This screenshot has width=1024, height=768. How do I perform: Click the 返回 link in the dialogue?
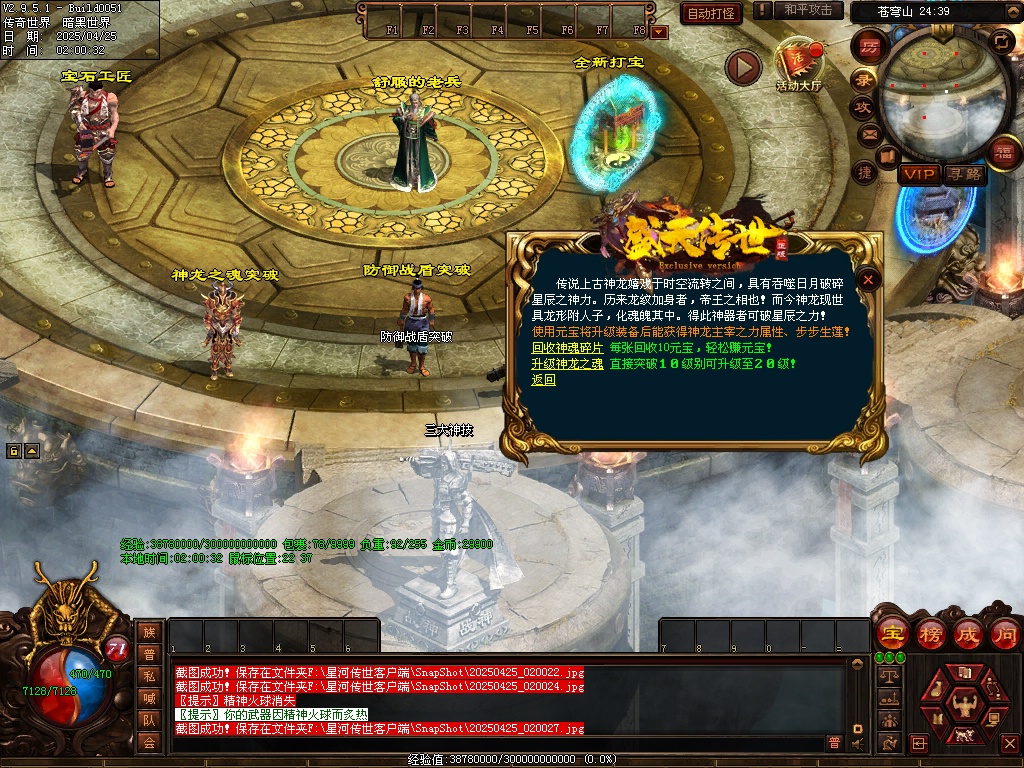coord(543,380)
